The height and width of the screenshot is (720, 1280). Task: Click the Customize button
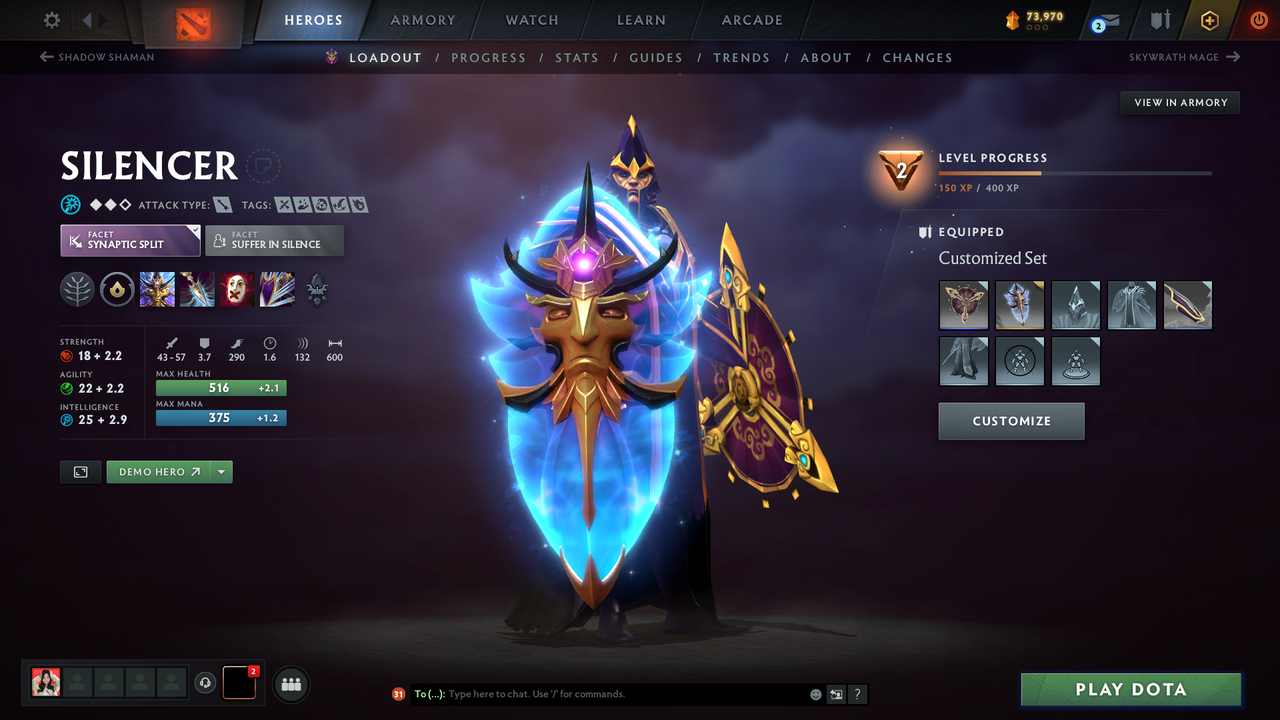1011,421
